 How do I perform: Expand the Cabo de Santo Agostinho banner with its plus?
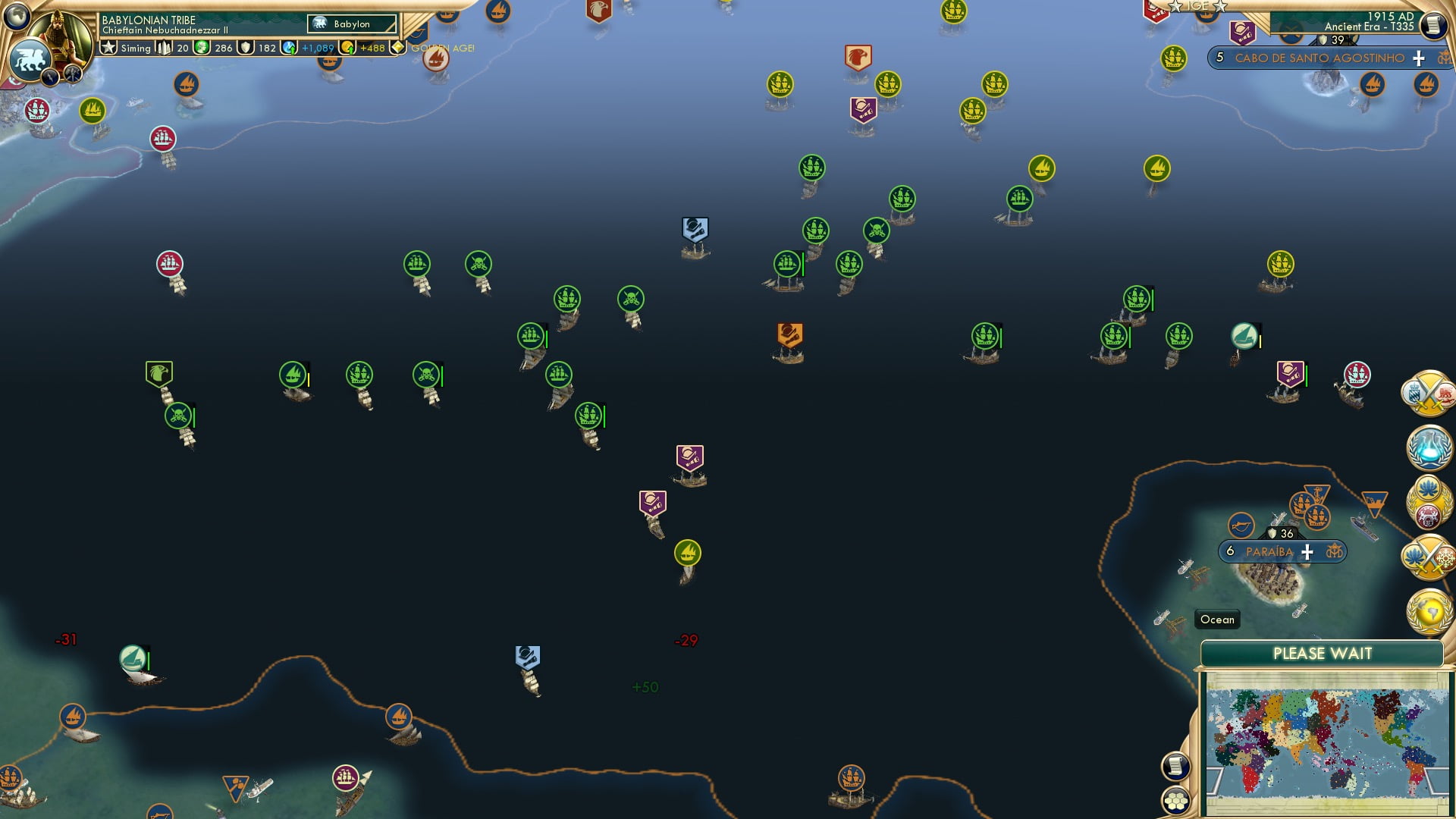(x=1417, y=57)
